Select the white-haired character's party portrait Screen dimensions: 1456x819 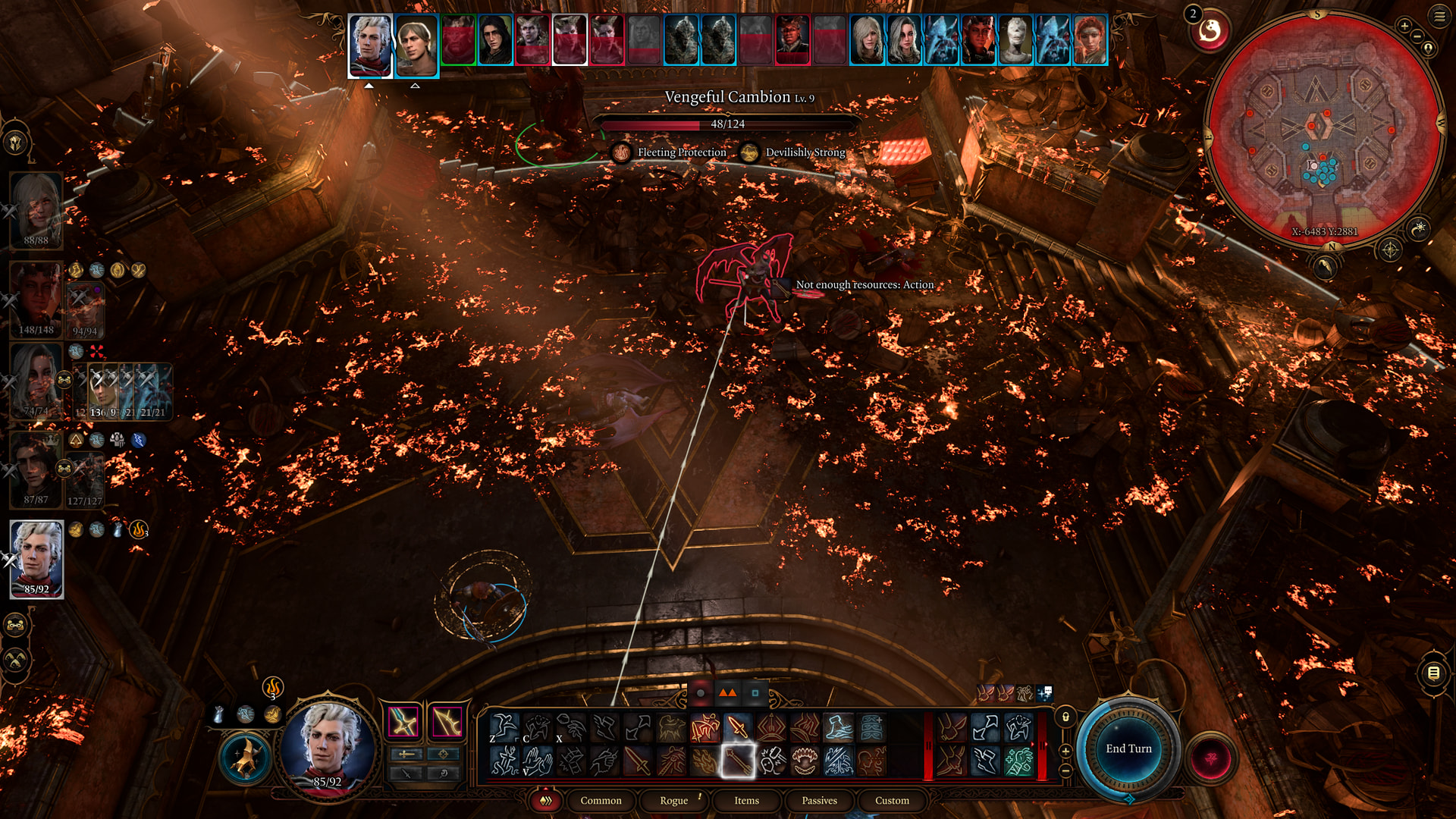pos(36,559)
